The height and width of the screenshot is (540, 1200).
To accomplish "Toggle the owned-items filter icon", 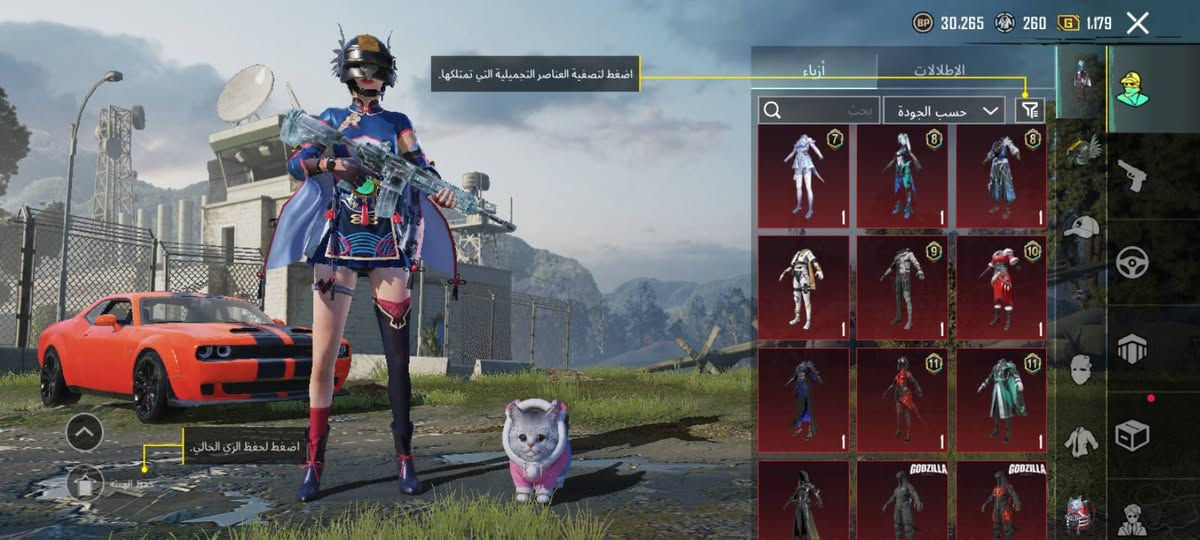I will coord(1030,110).
